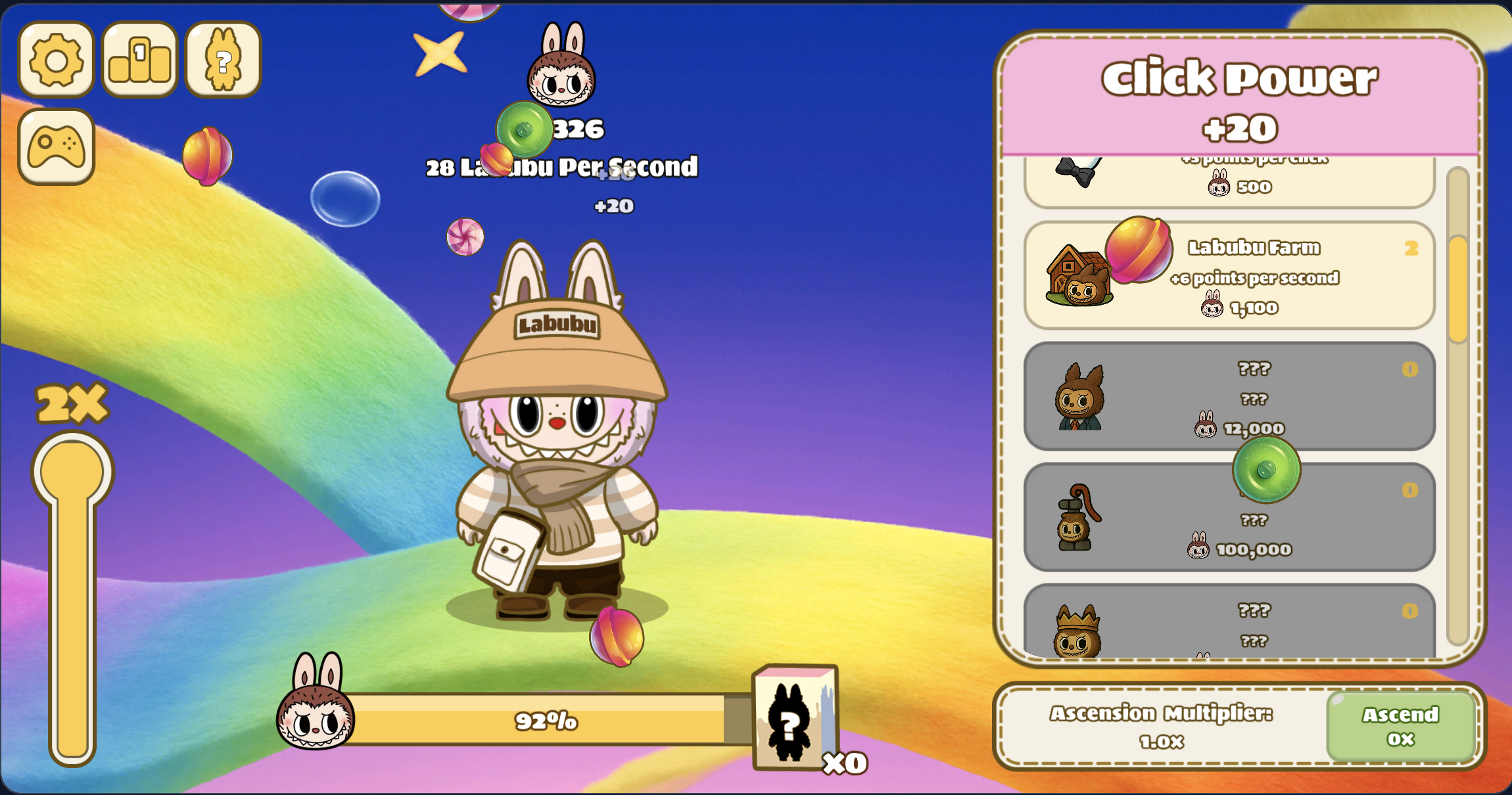Click the 92% progress bar
Viewport: 1512px width, 795px height.
(546, 721)
